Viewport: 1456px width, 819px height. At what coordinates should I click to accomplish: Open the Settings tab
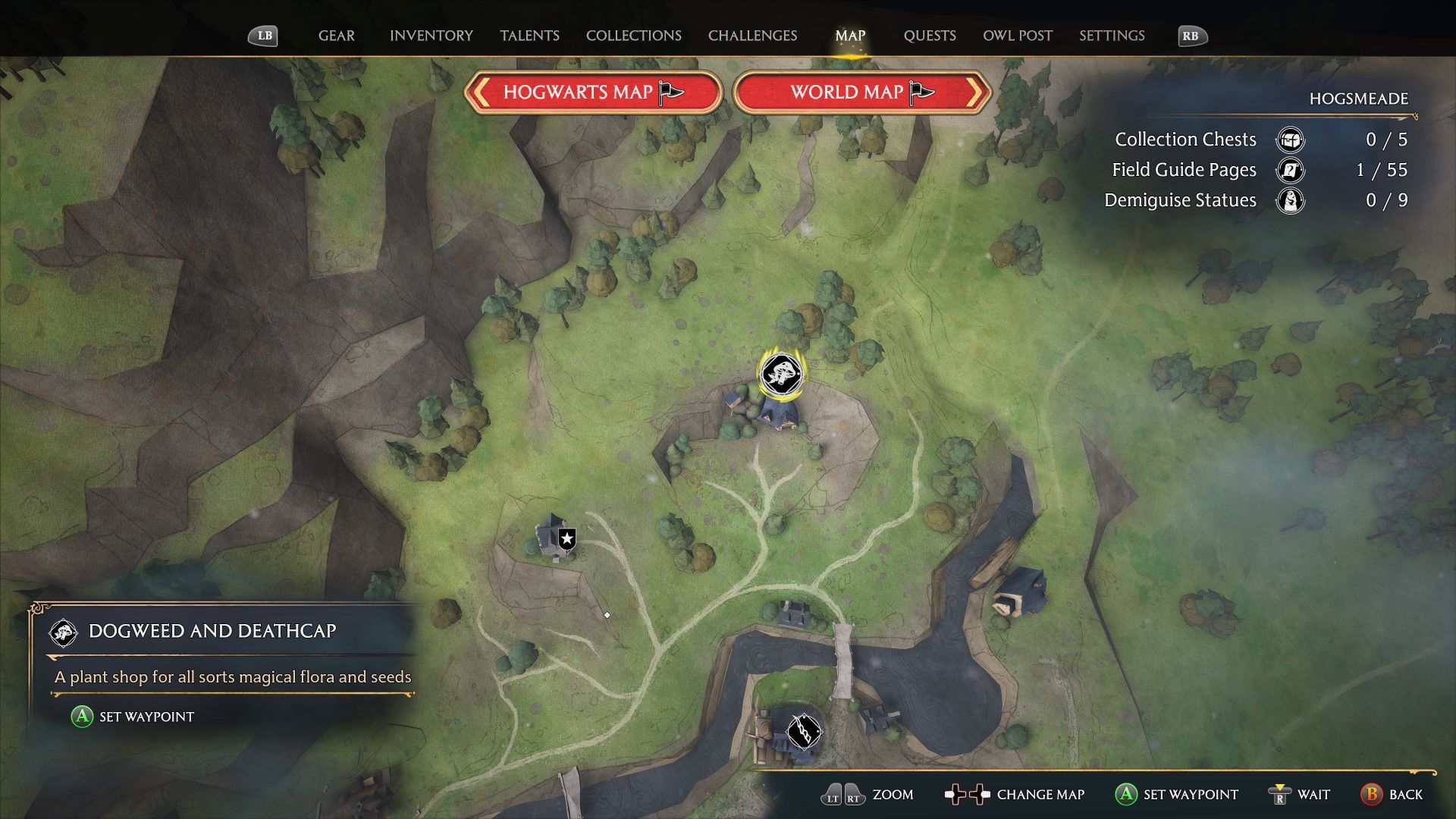coord(1112,36)
